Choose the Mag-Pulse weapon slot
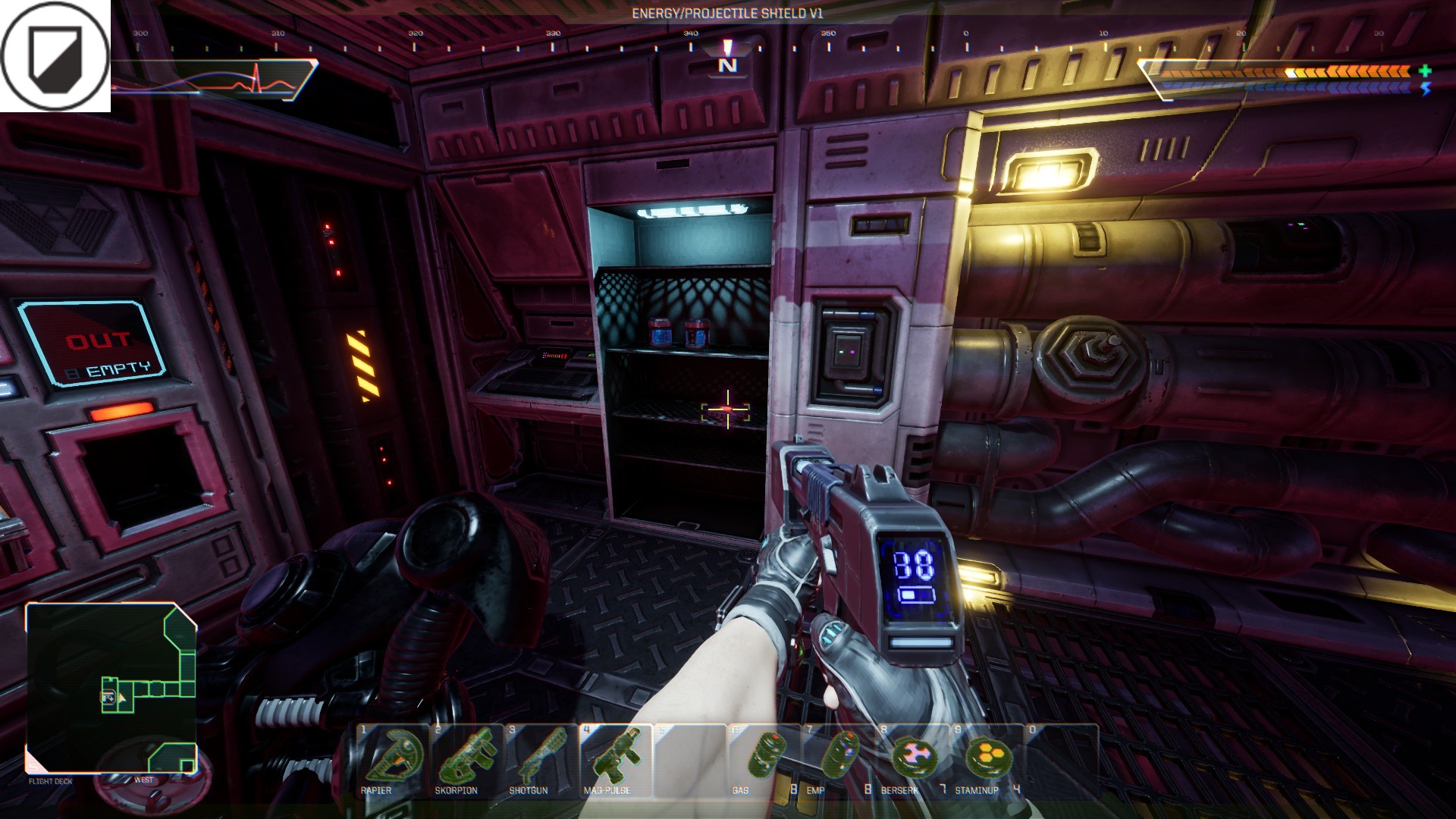The height and width of the screenshot is (819, 1456). coord(614,759)
